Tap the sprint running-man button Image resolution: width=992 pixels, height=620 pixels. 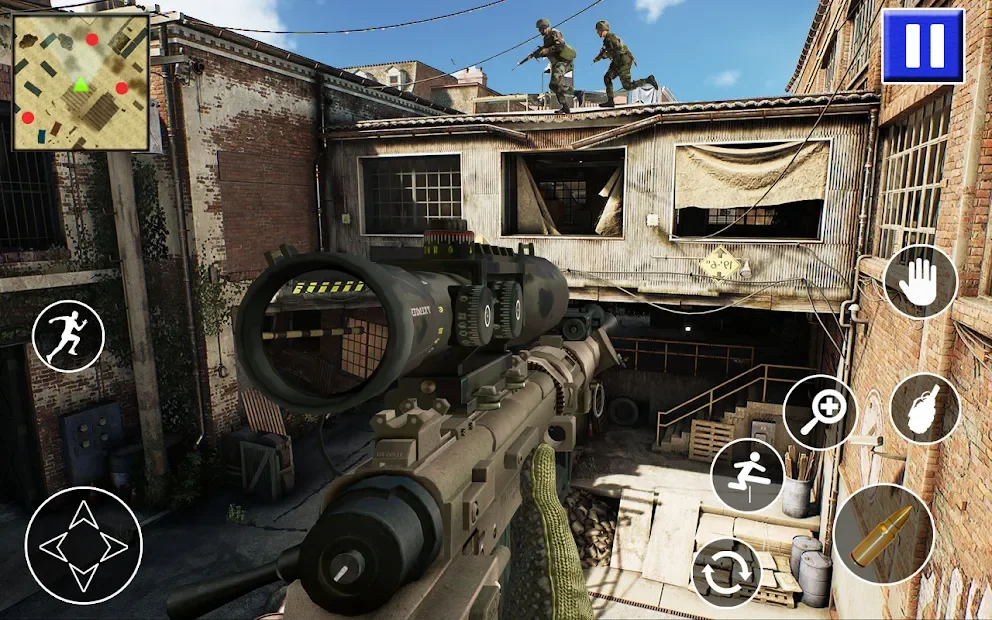click(x=68, y=336)
